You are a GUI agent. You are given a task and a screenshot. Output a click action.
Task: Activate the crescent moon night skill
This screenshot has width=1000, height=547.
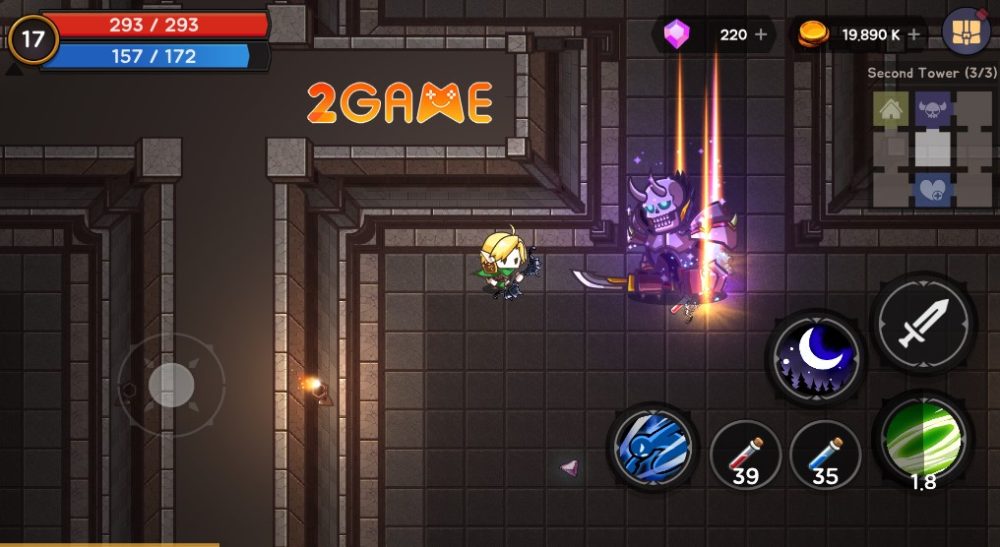815,357
